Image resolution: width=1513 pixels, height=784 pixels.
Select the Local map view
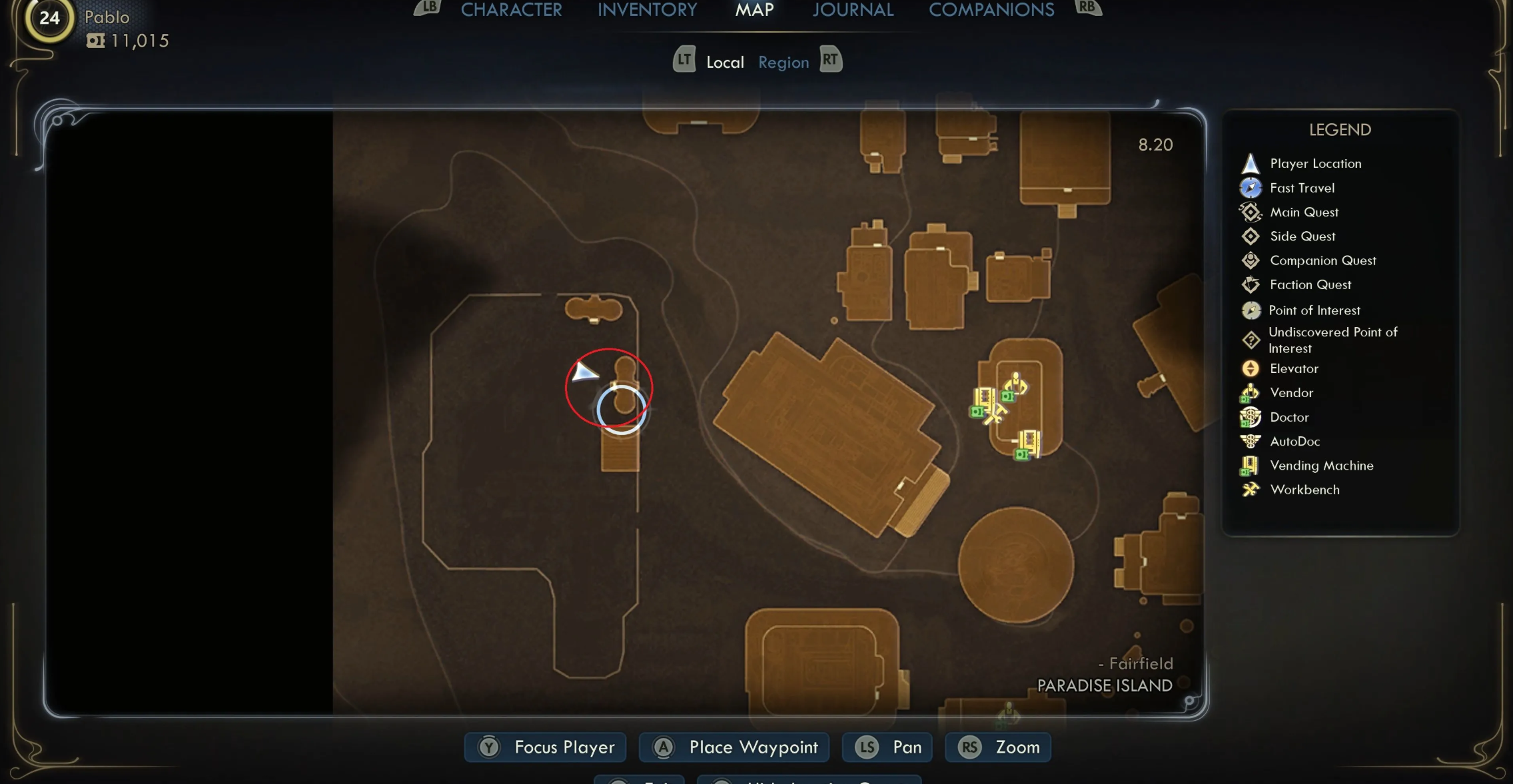[725, 63]
